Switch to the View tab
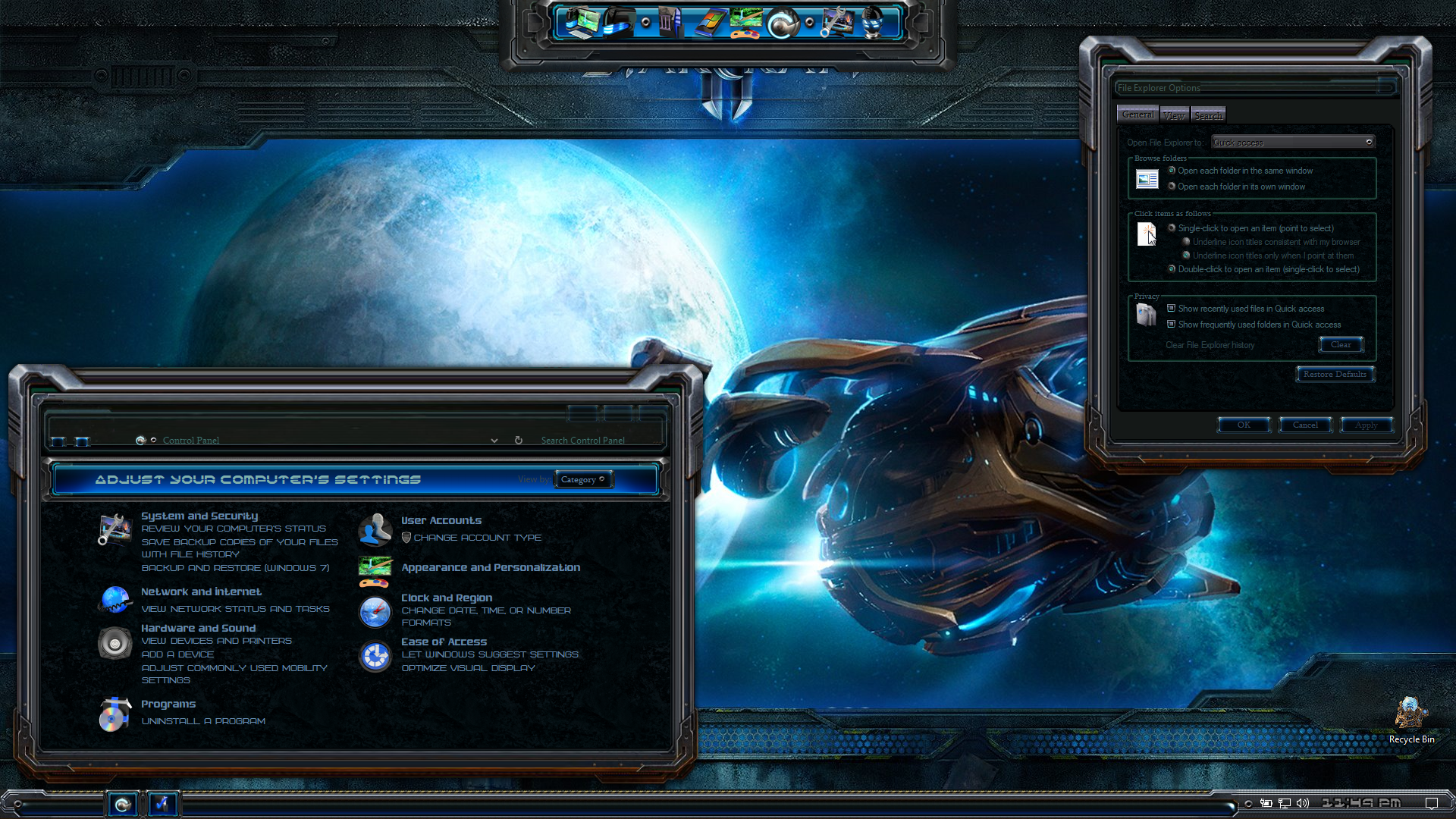 tap(1174, 115)
